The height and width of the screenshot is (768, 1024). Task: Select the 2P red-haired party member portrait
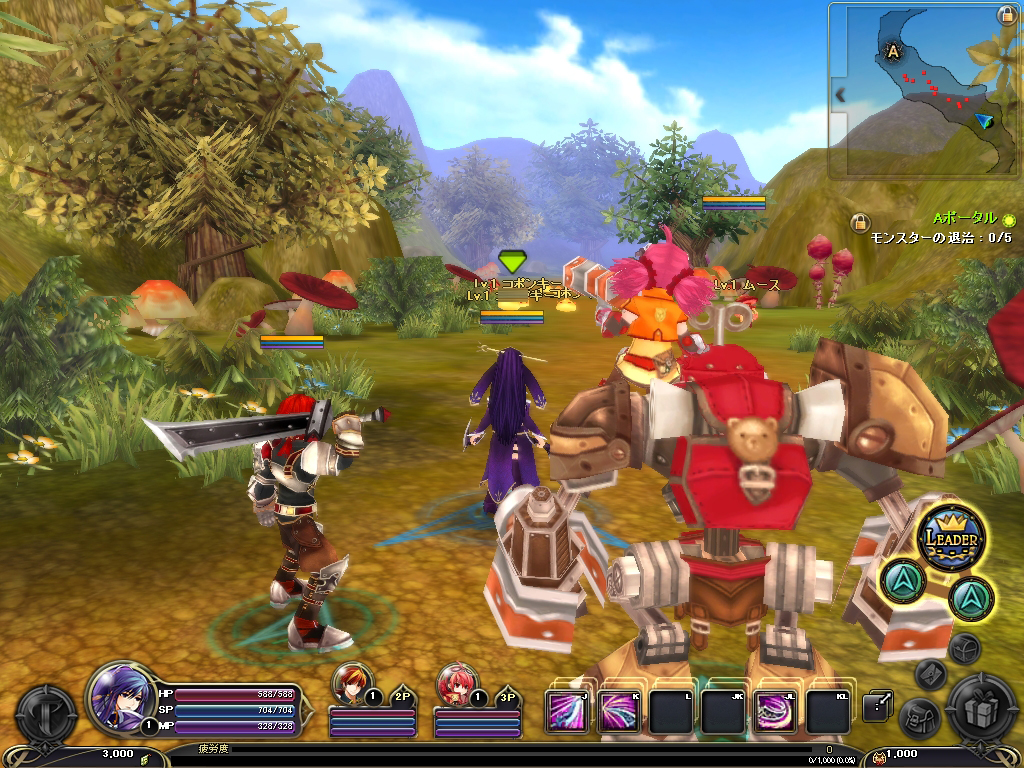352,685
